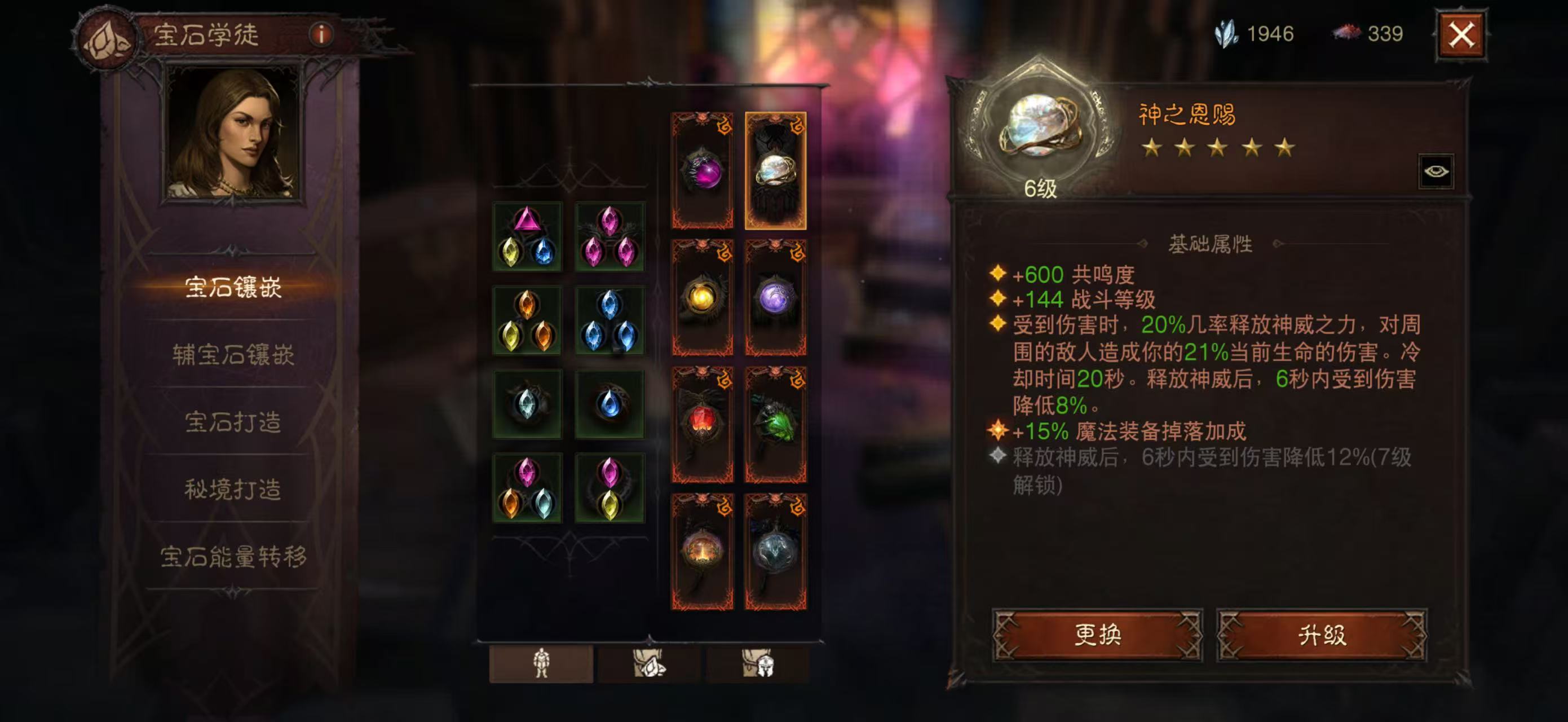Switch to the helmet icon tab

tap(758, 663)
